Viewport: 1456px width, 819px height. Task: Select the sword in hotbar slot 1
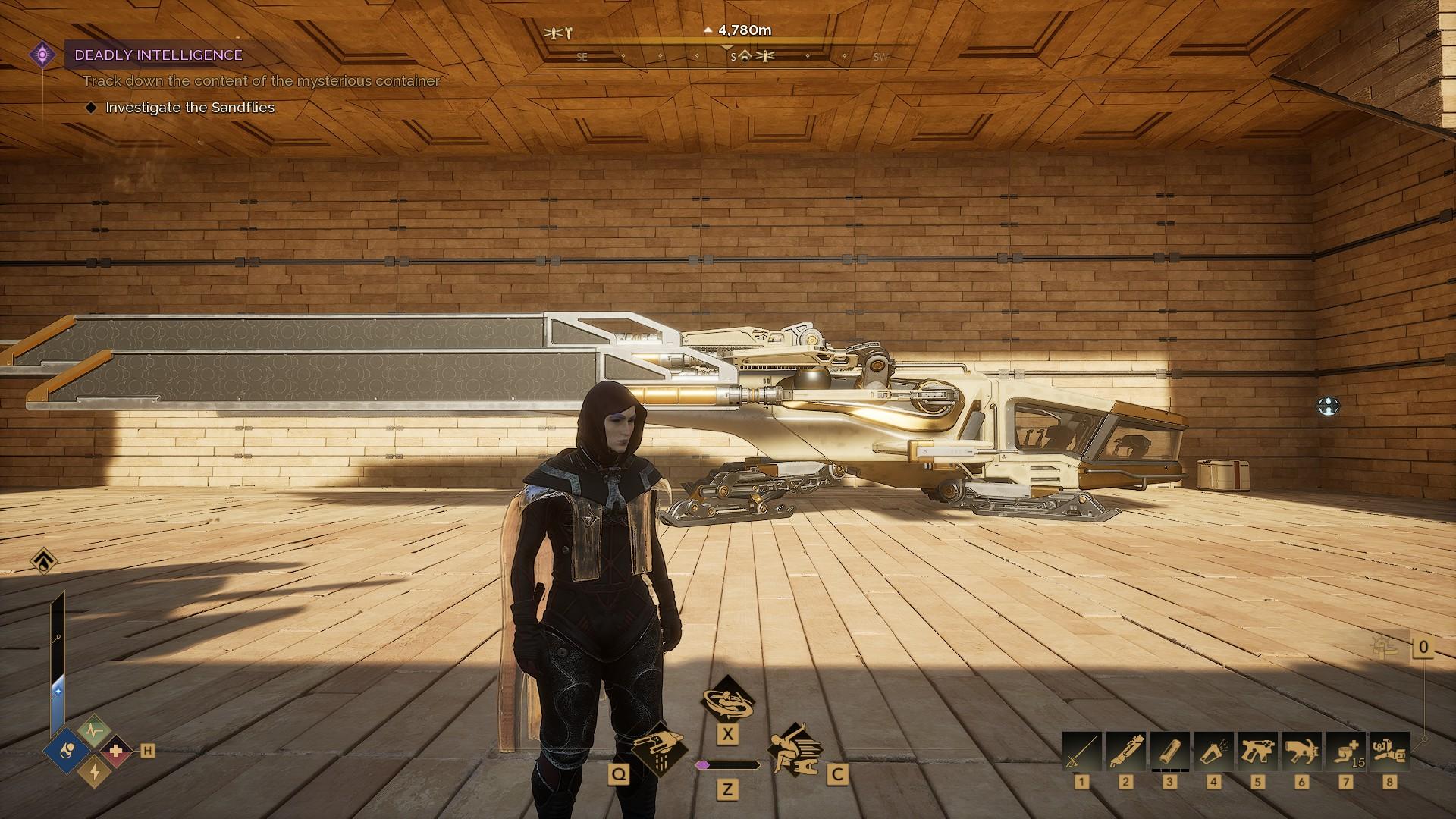(x=1081, y=751)
